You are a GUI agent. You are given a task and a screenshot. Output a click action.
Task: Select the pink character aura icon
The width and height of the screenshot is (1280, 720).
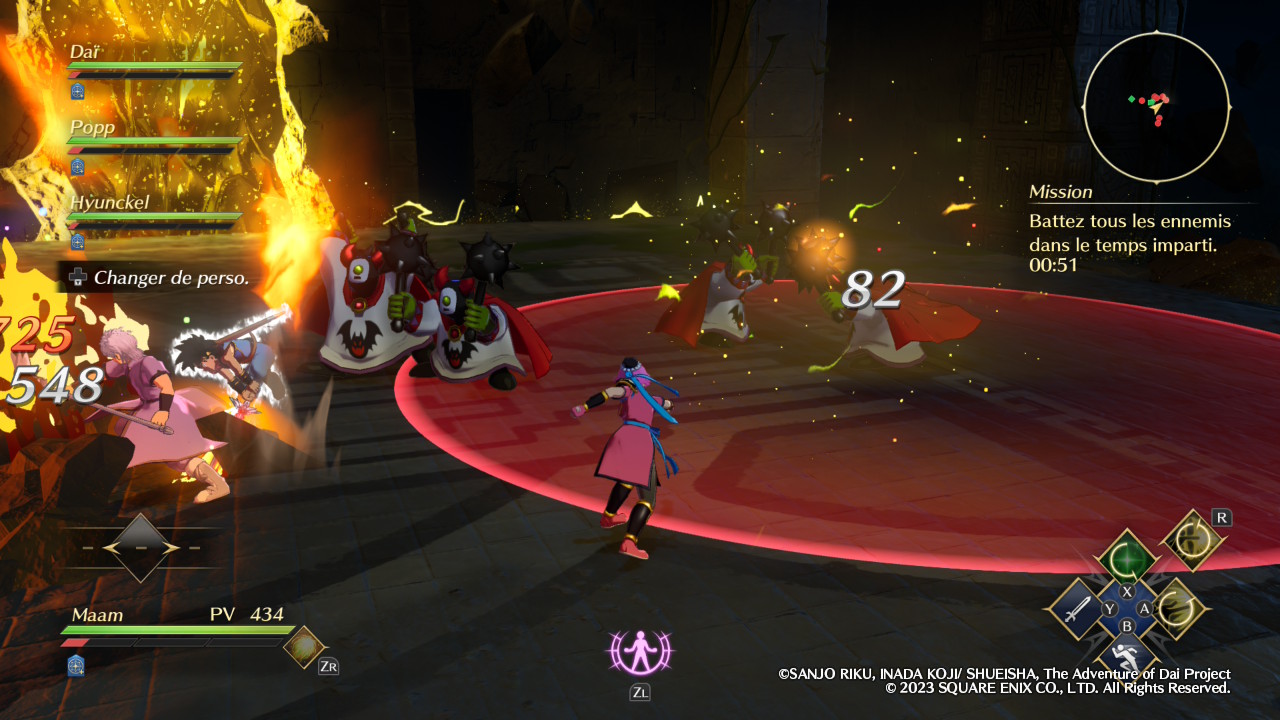[x=639, y=652]
